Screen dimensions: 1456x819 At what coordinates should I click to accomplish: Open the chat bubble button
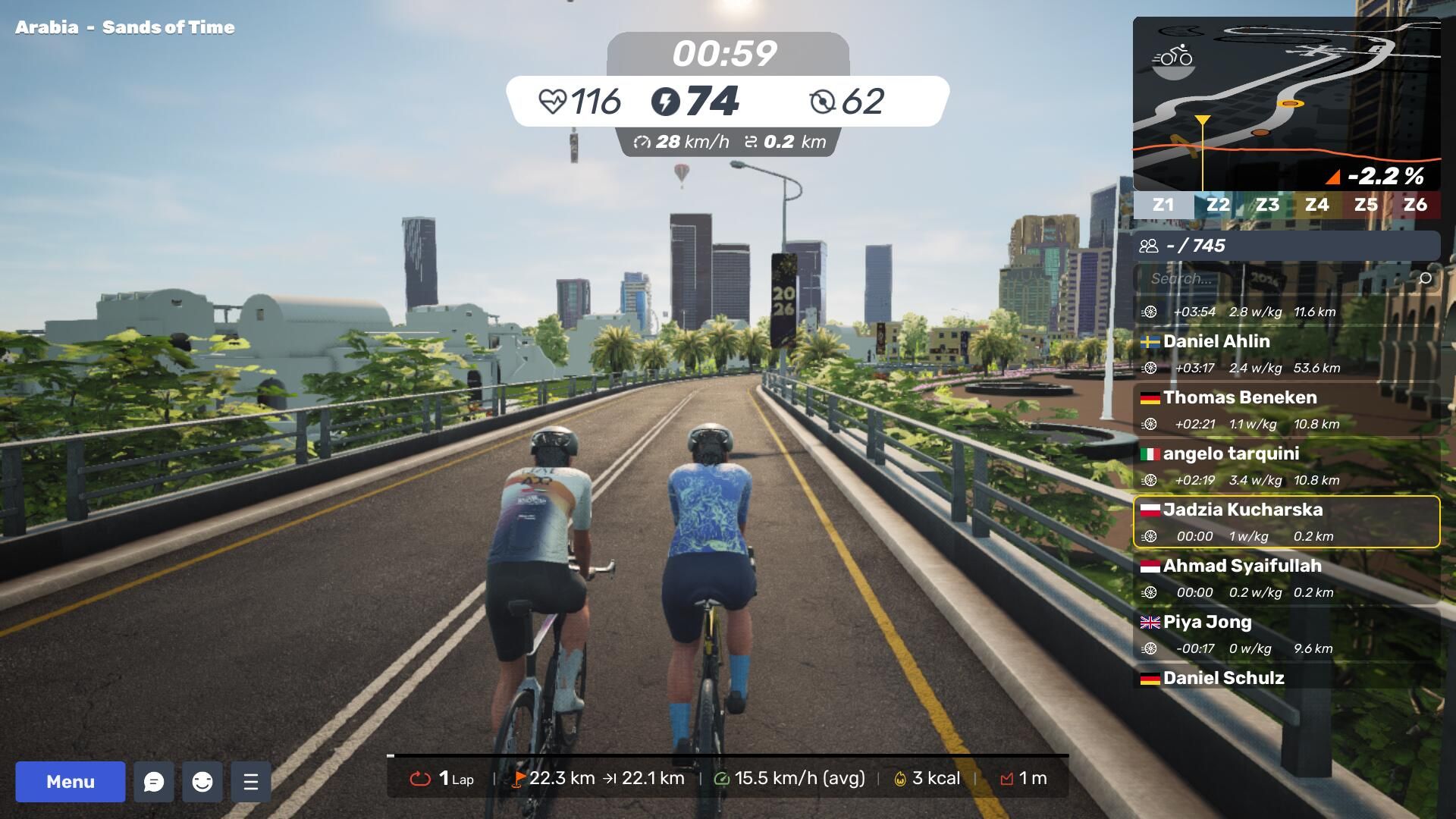coord(154,782)
